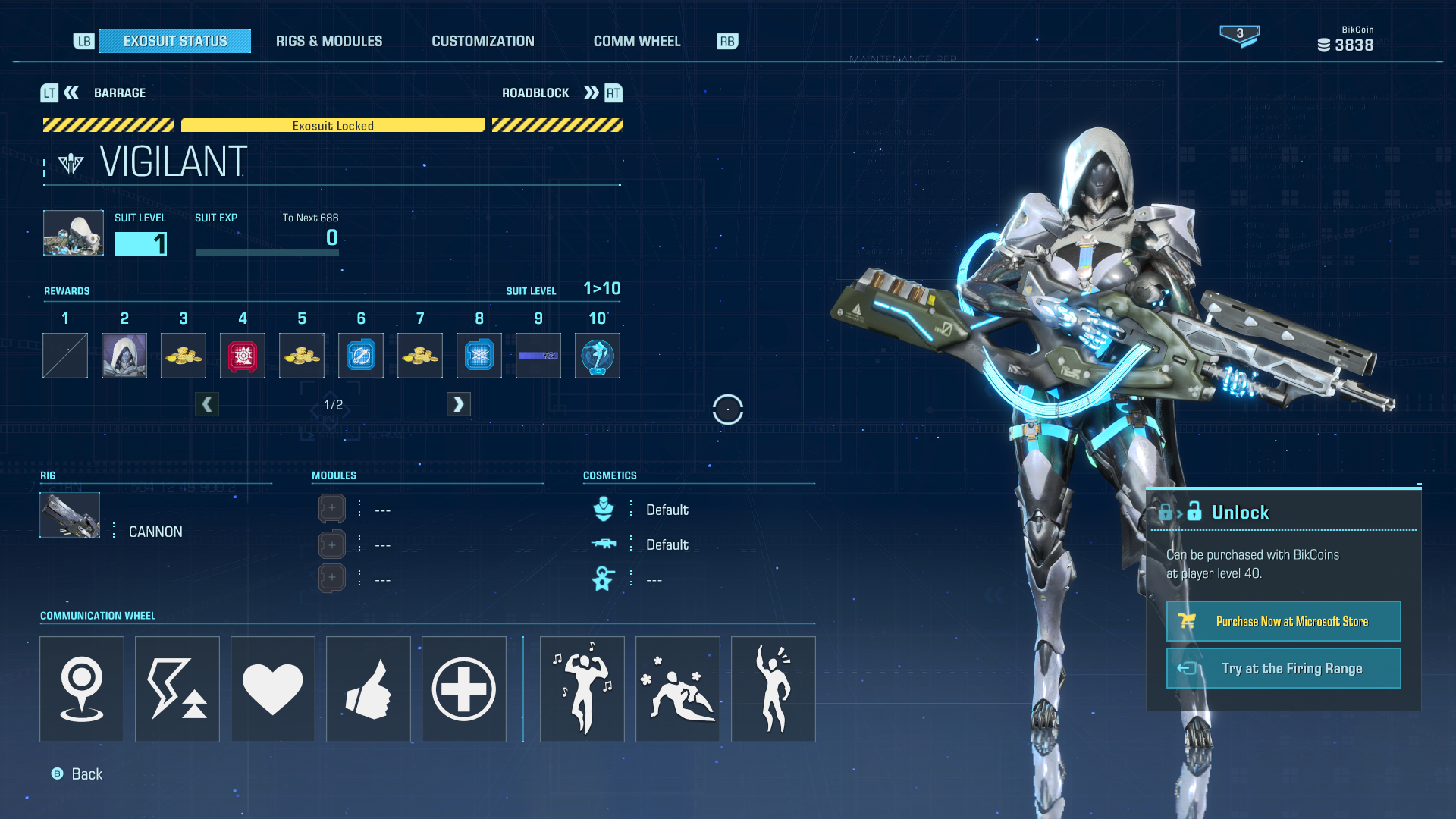Click Purchase Now at Microsoft Store
This screenshot has height=819, width=1456.
tap(1283, 620)
